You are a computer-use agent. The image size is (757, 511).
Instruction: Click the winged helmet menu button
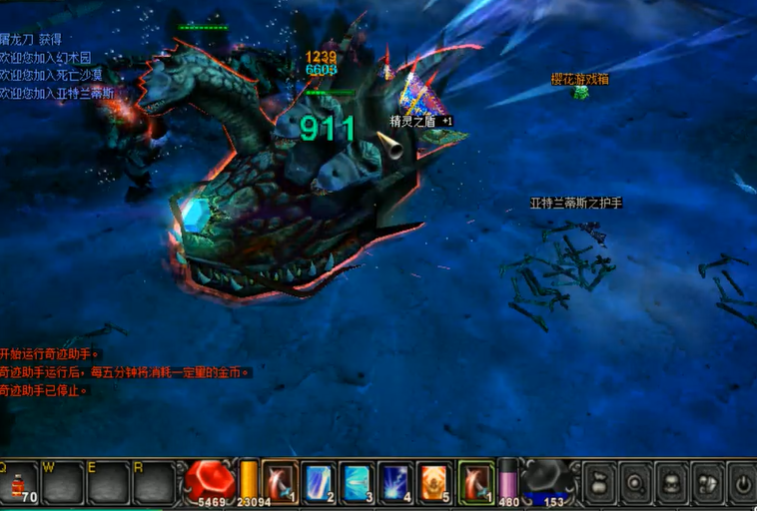[707, 483]
